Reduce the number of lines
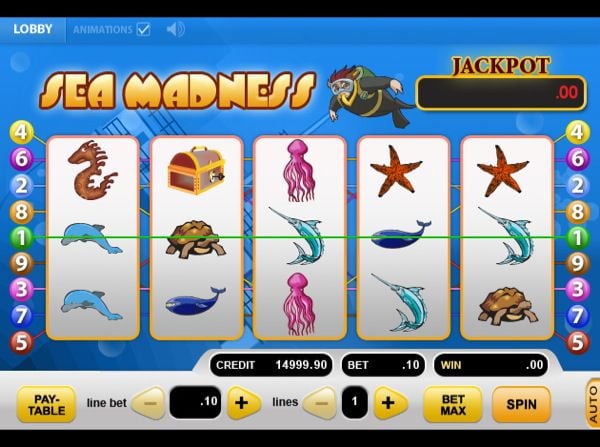The height and width of the screenshot is (447, 600). pyautogui.click(x=319, y=403)
